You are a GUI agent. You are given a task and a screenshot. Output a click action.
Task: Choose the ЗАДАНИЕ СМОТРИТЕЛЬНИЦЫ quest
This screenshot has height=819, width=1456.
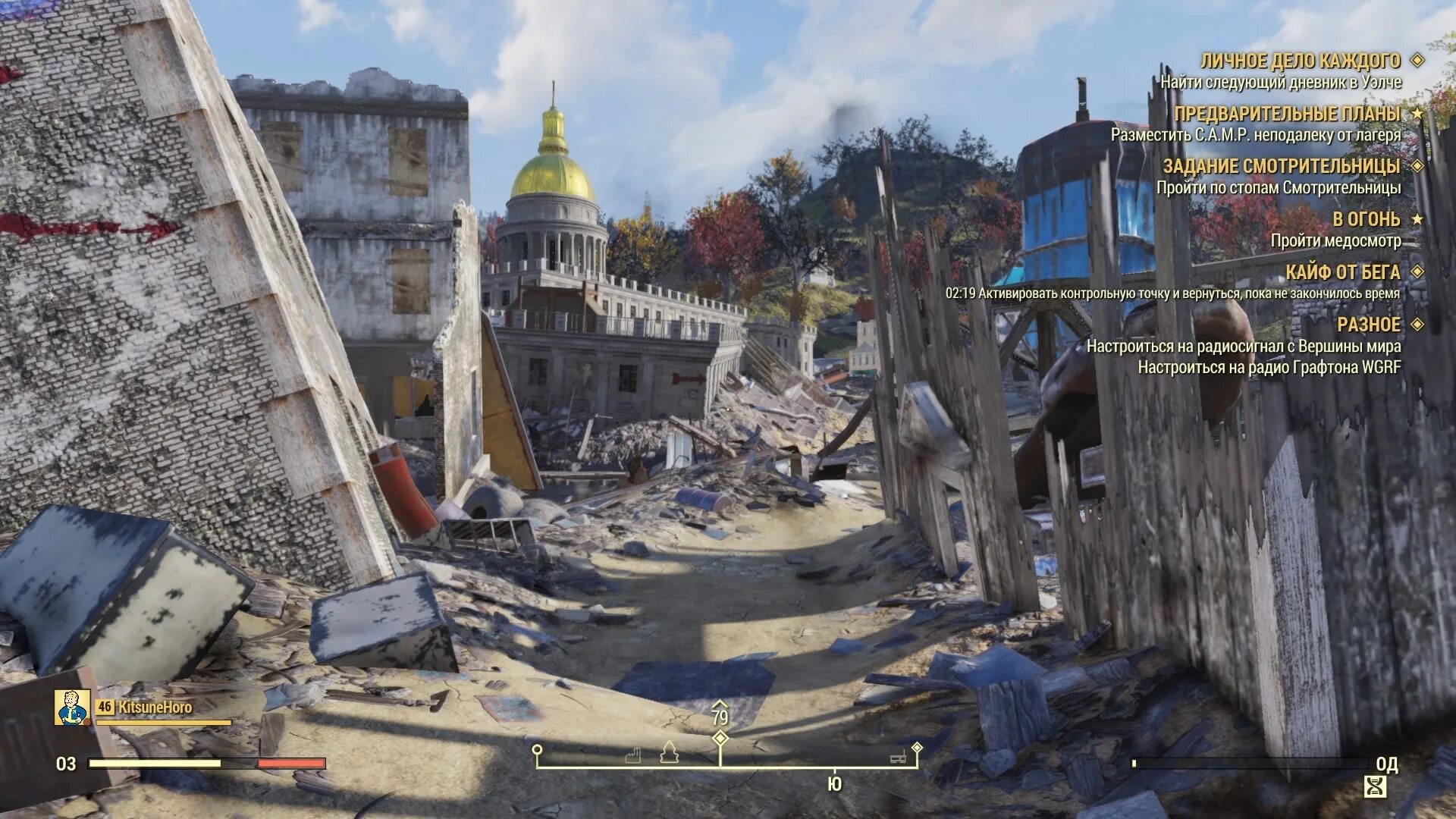pos(1281,166)
